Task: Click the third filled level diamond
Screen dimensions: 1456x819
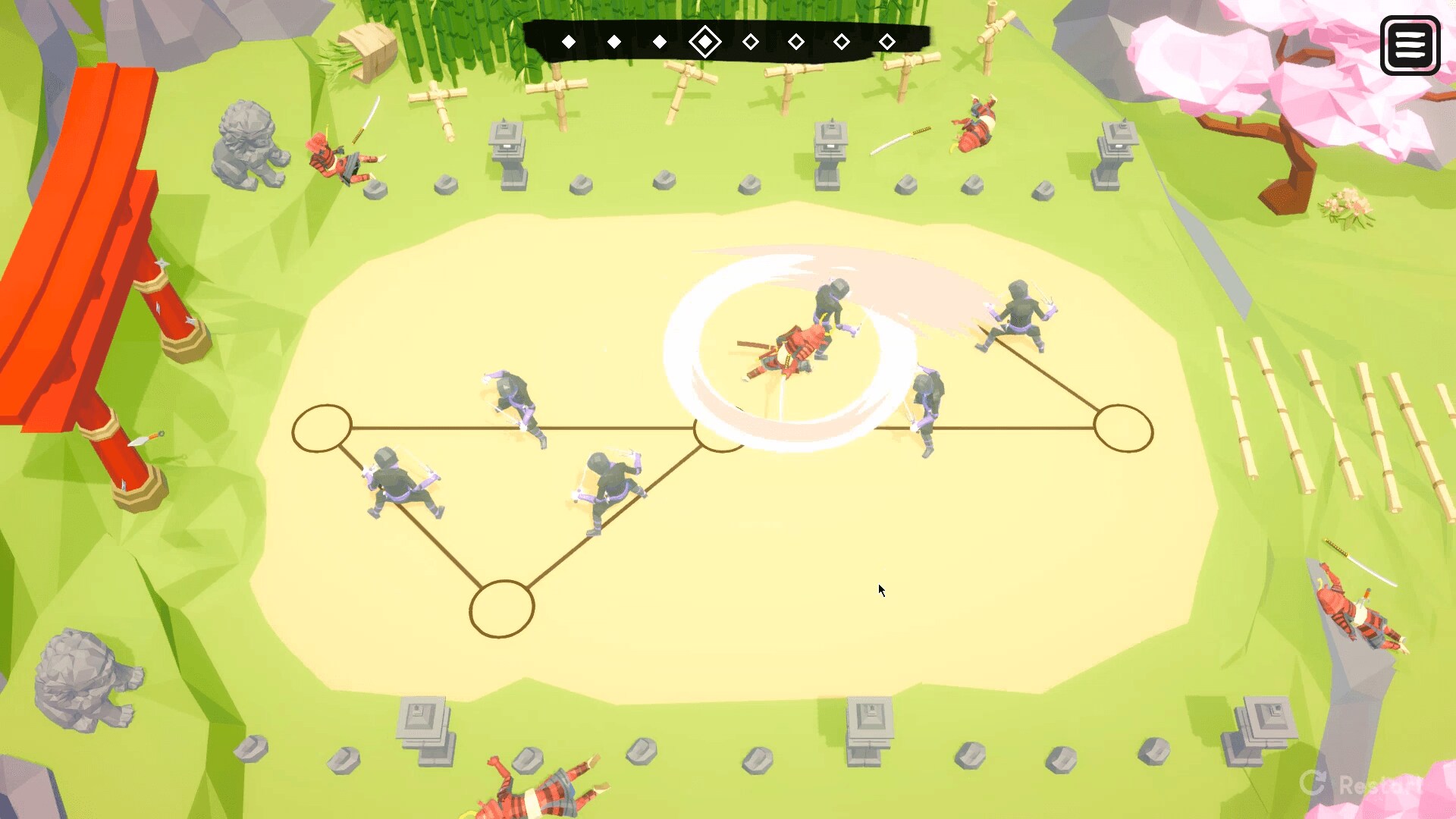Action: pos(660,42)
